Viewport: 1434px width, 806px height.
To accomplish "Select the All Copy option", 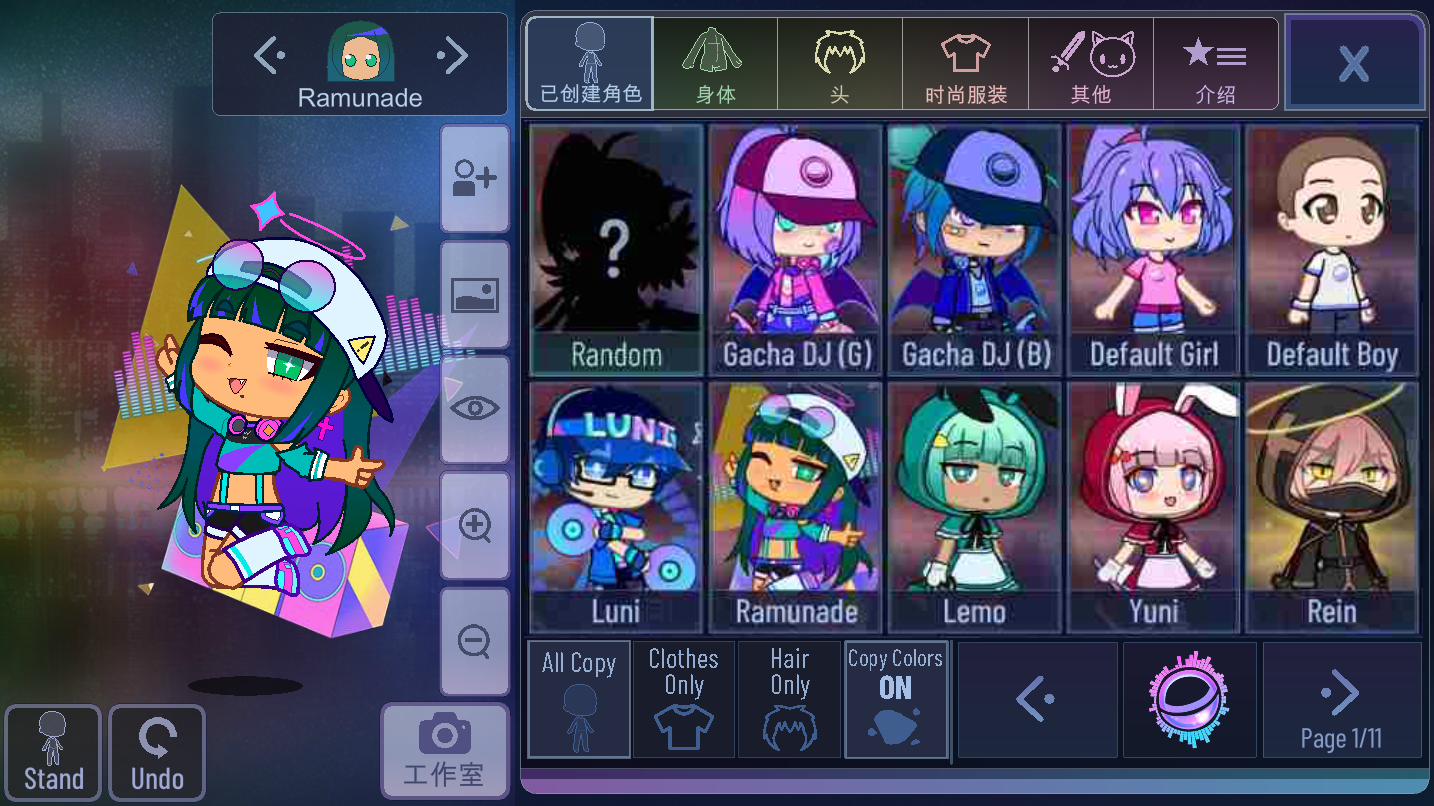I will (579, 700).
